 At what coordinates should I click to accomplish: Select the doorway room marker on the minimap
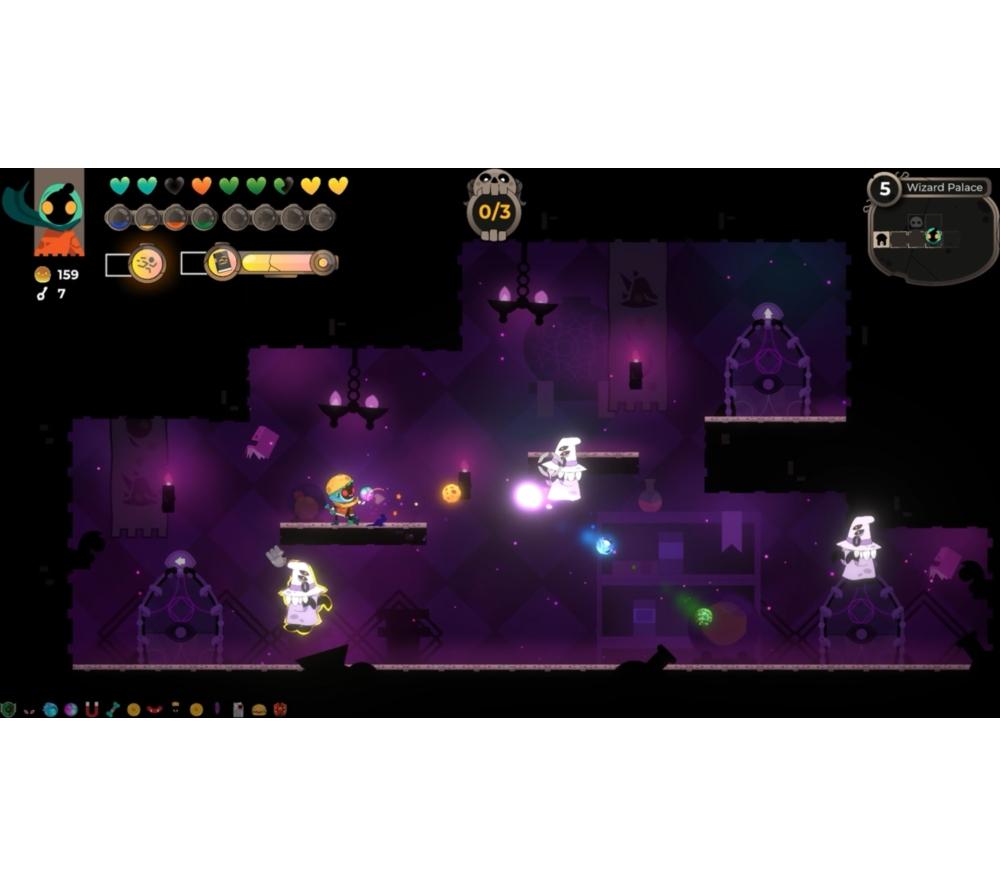pyautogui.click(x=881, y=239)
